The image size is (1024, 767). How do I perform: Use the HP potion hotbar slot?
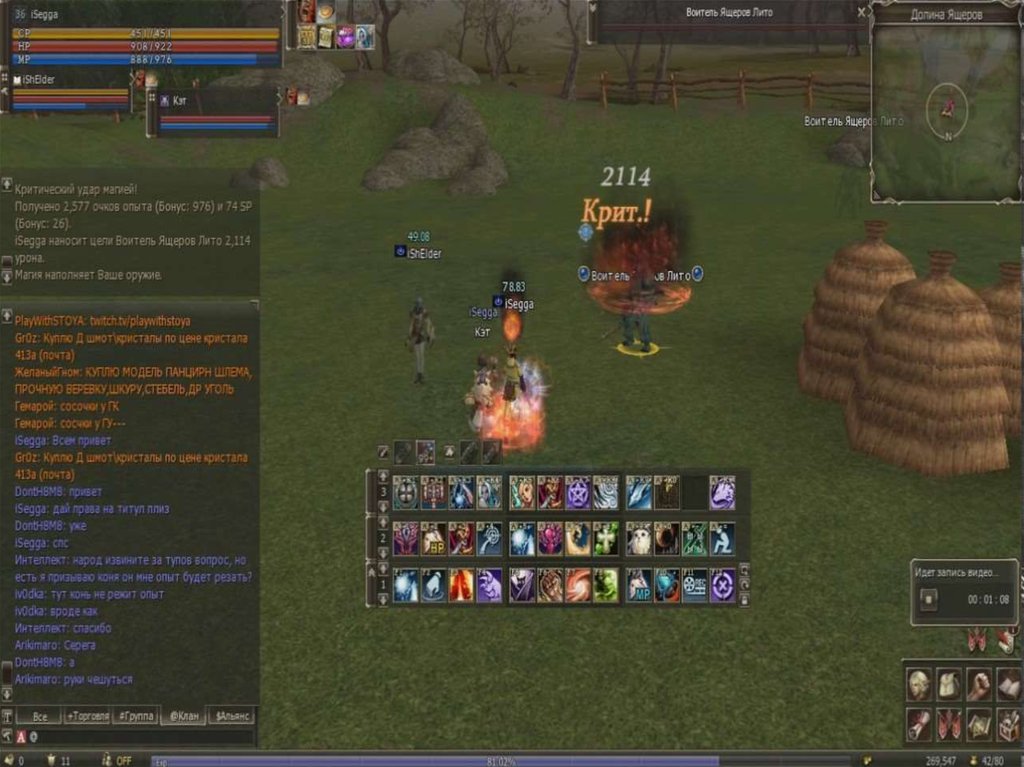tap(433, 539)
